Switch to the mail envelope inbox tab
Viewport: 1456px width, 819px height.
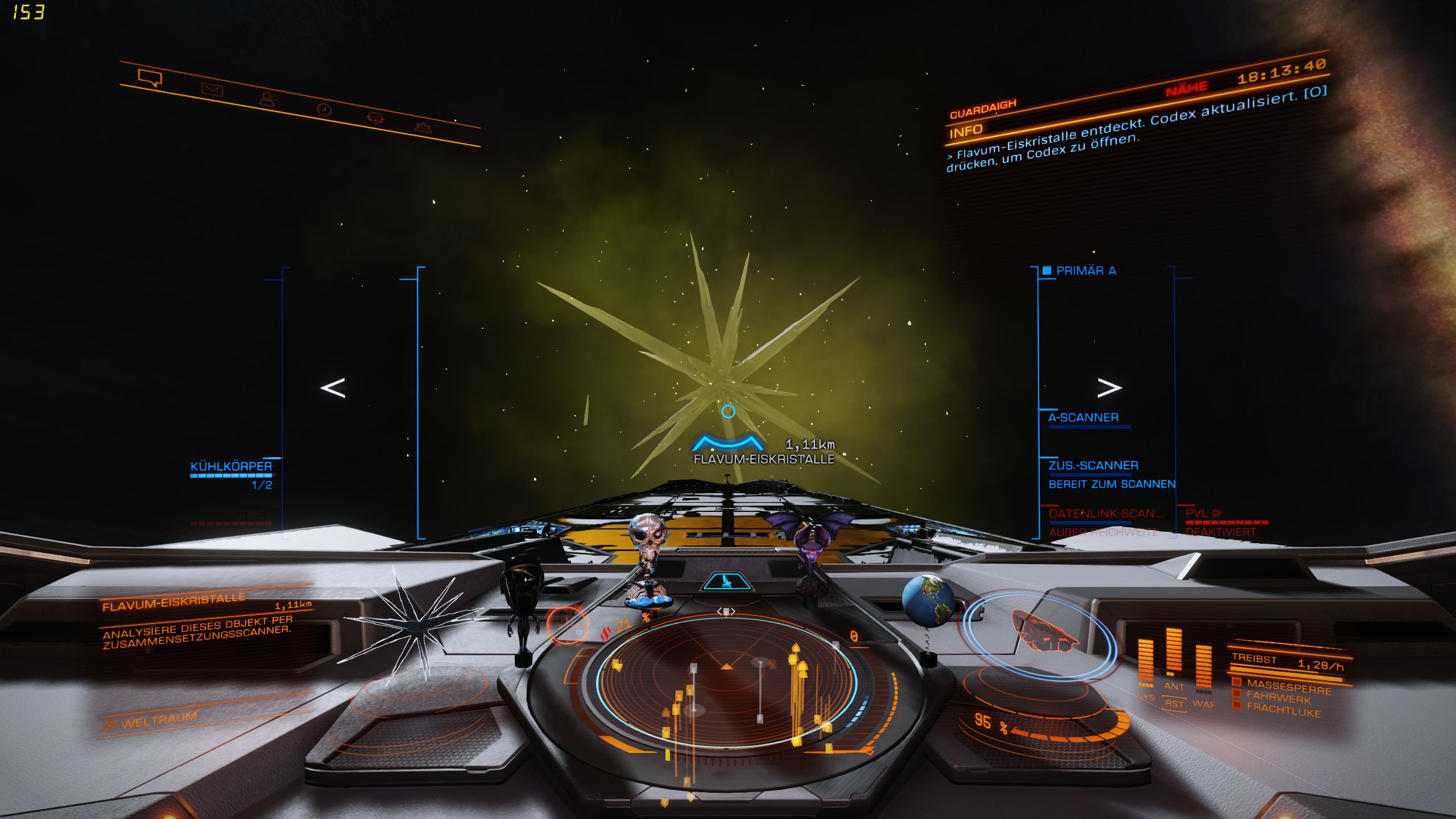[x=212, y=89]
